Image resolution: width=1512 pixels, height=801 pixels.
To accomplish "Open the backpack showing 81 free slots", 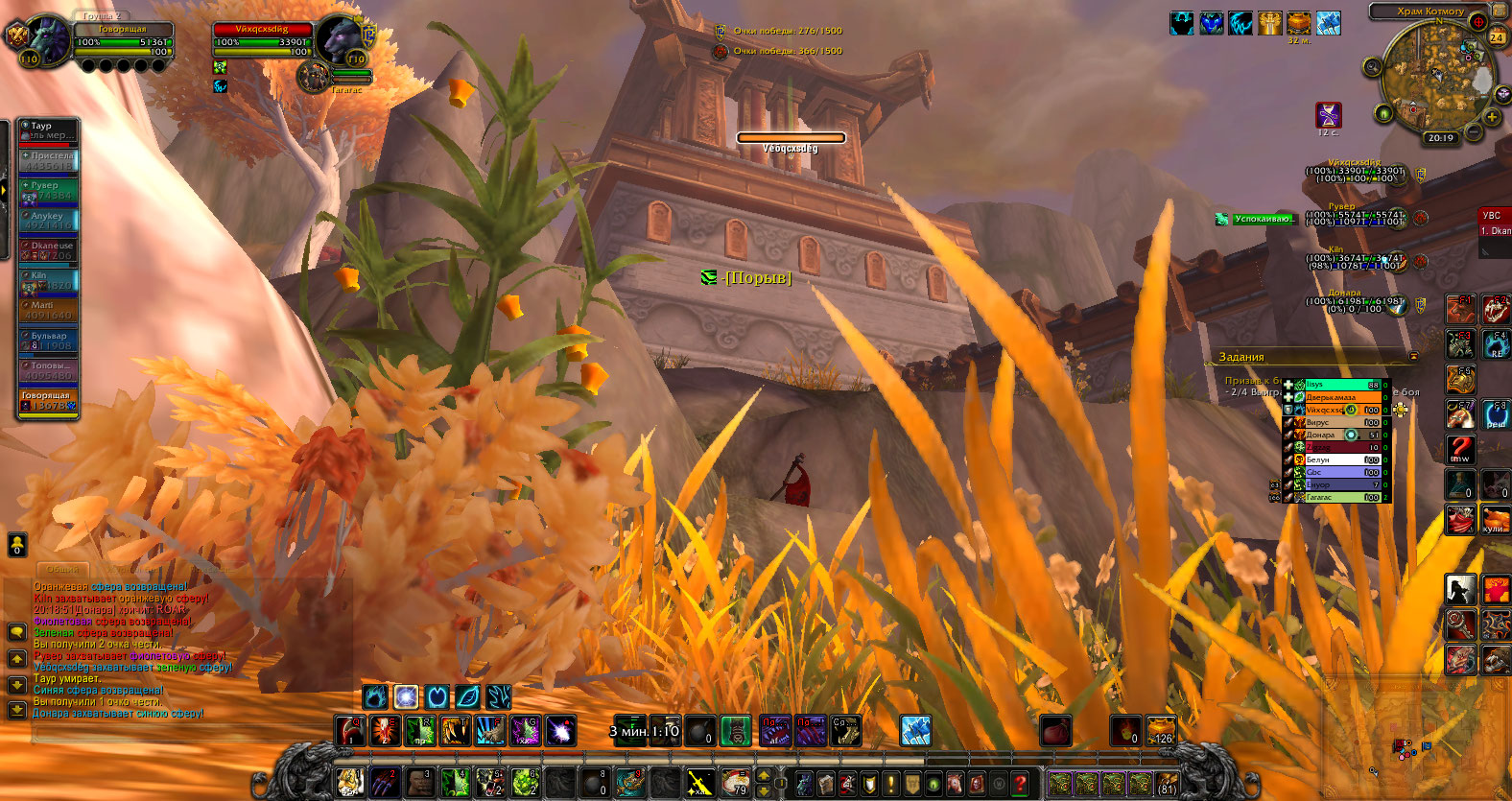I will (1167, 783).
